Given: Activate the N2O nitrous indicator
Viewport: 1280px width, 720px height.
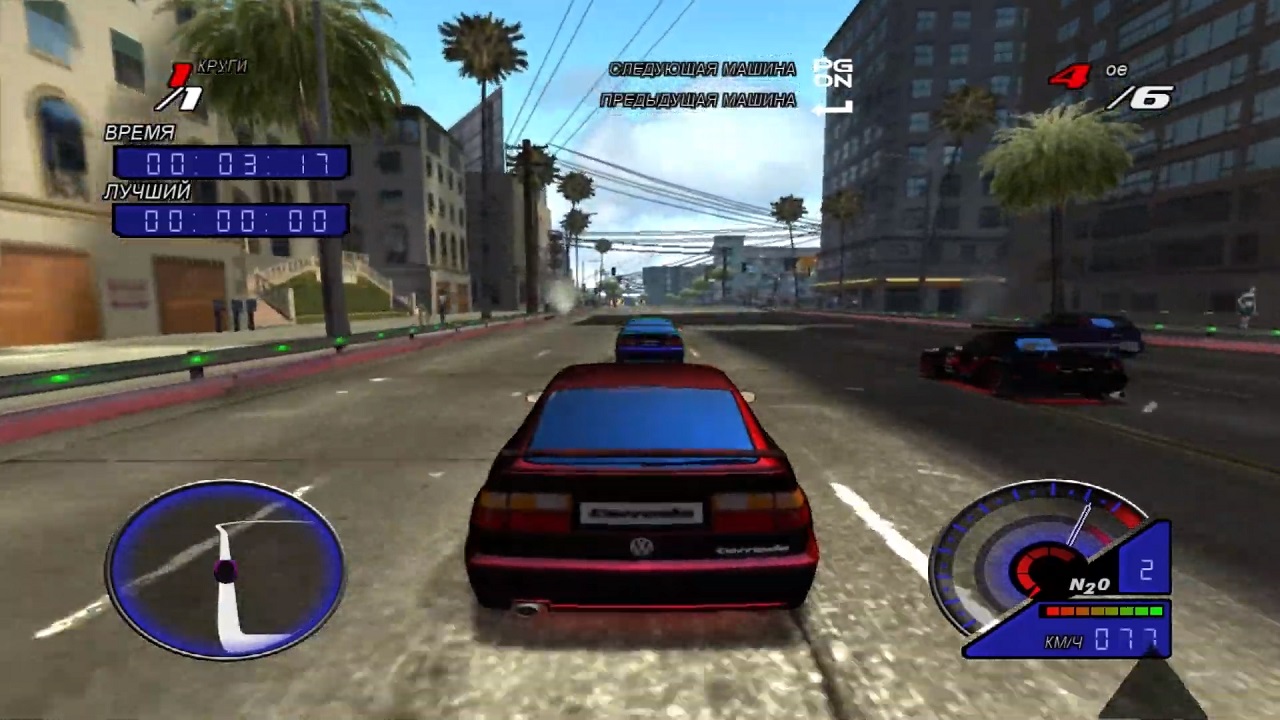Looking at the screenshot, I should coord(1089,585).
